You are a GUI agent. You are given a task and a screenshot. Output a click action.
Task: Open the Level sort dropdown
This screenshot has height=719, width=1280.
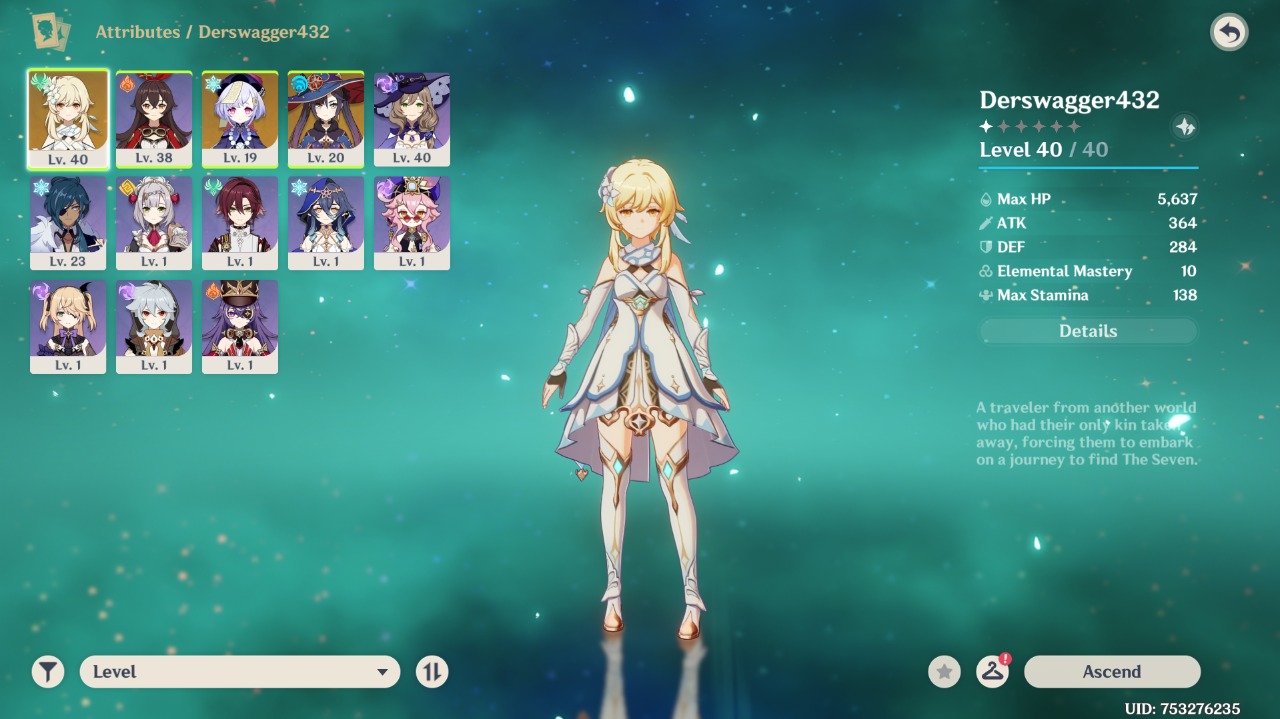(x=240, y=672)
